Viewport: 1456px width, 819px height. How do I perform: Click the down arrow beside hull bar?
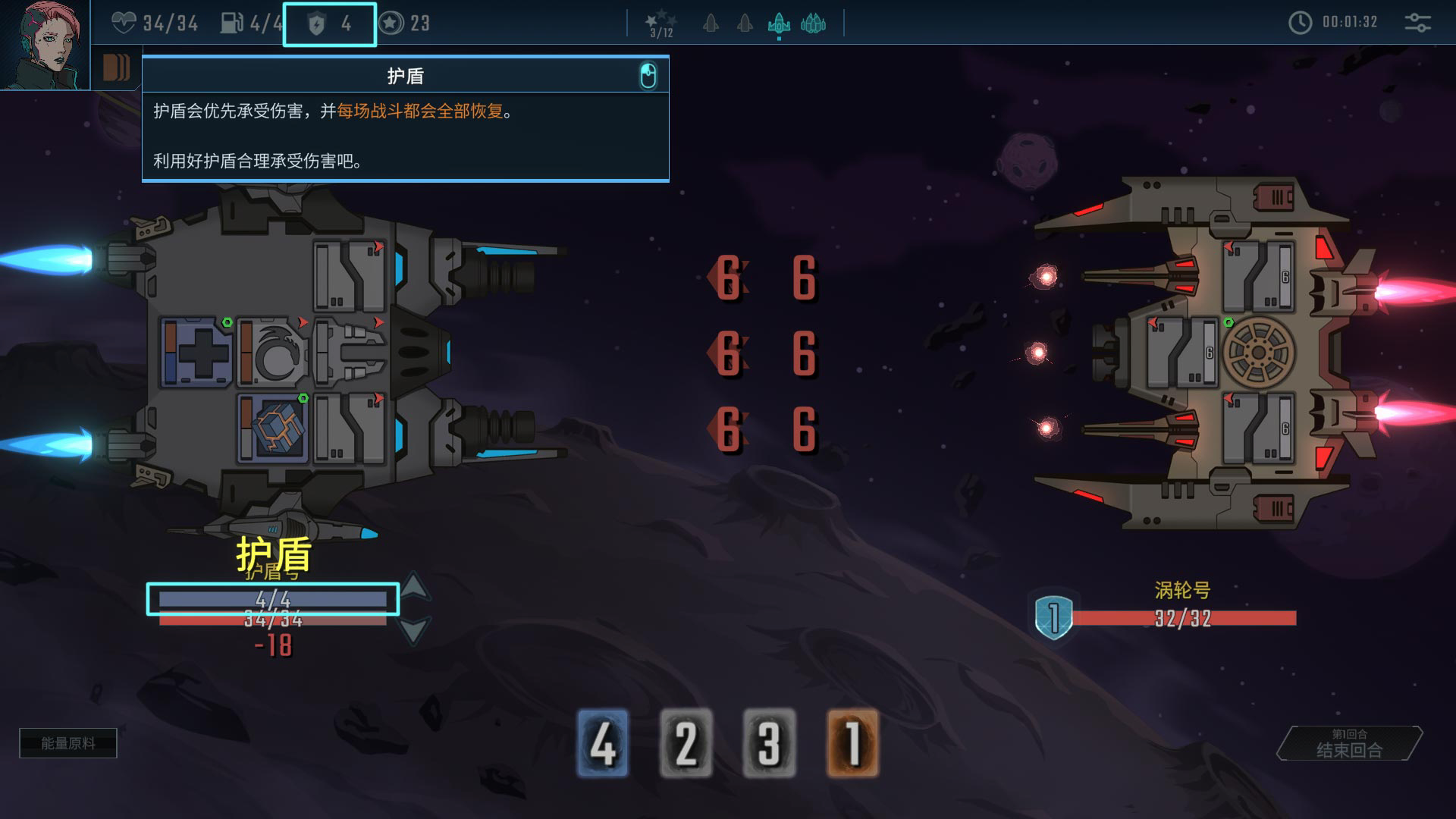pos(414,630)
